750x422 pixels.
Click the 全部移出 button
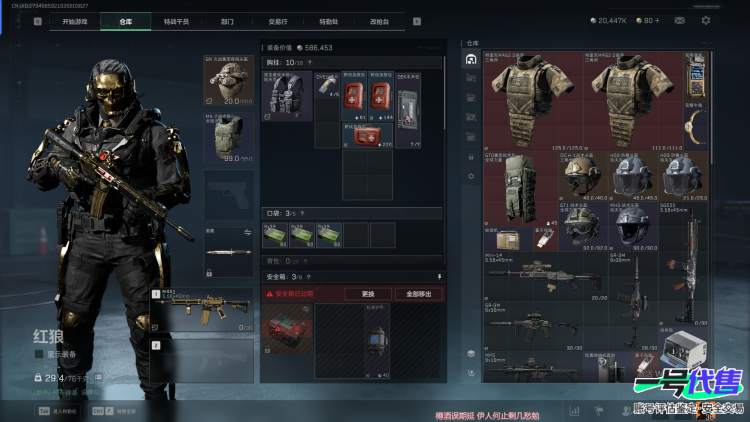pyautogui.click(x=418, y=294)
